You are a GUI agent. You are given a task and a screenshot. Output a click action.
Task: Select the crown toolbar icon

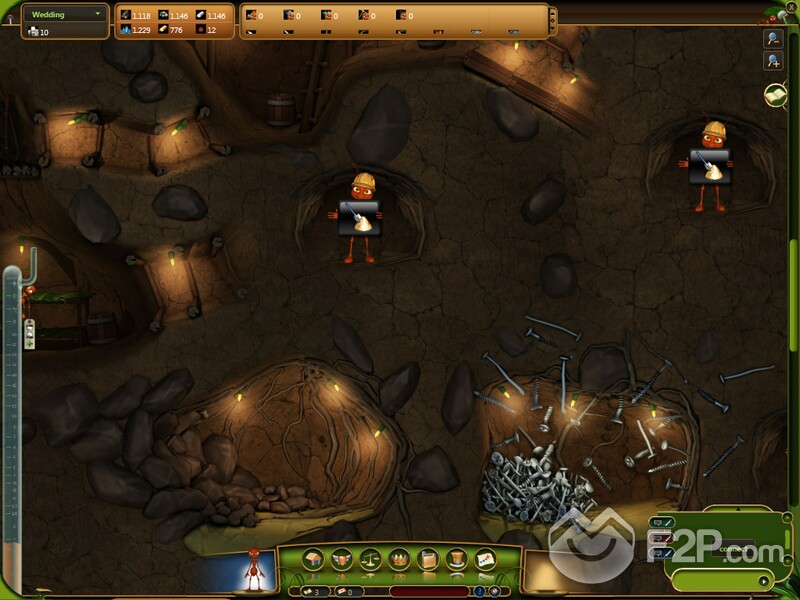coord(398,559)
